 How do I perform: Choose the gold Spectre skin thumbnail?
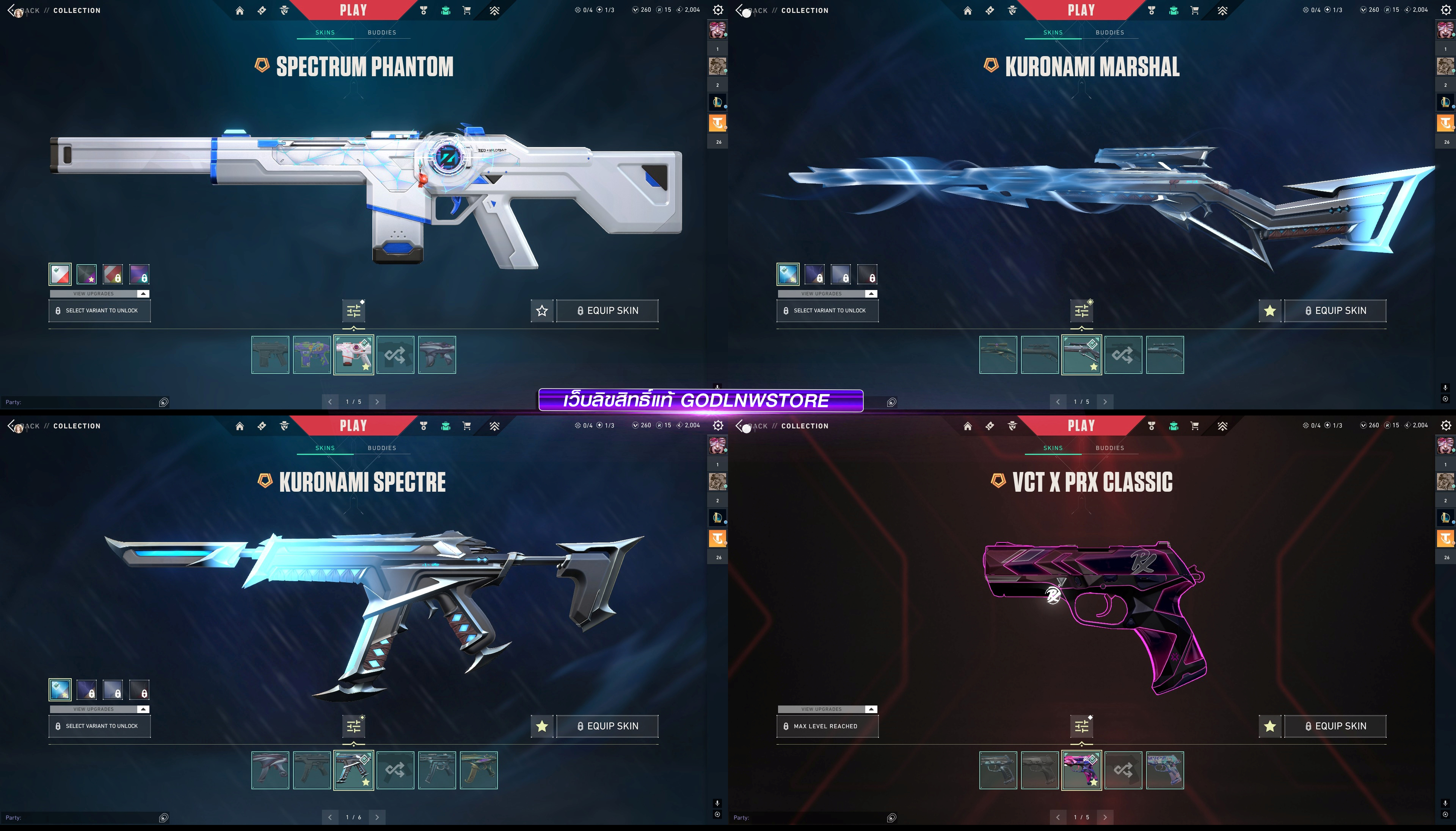pyautogui.click(x=478, y=770)
